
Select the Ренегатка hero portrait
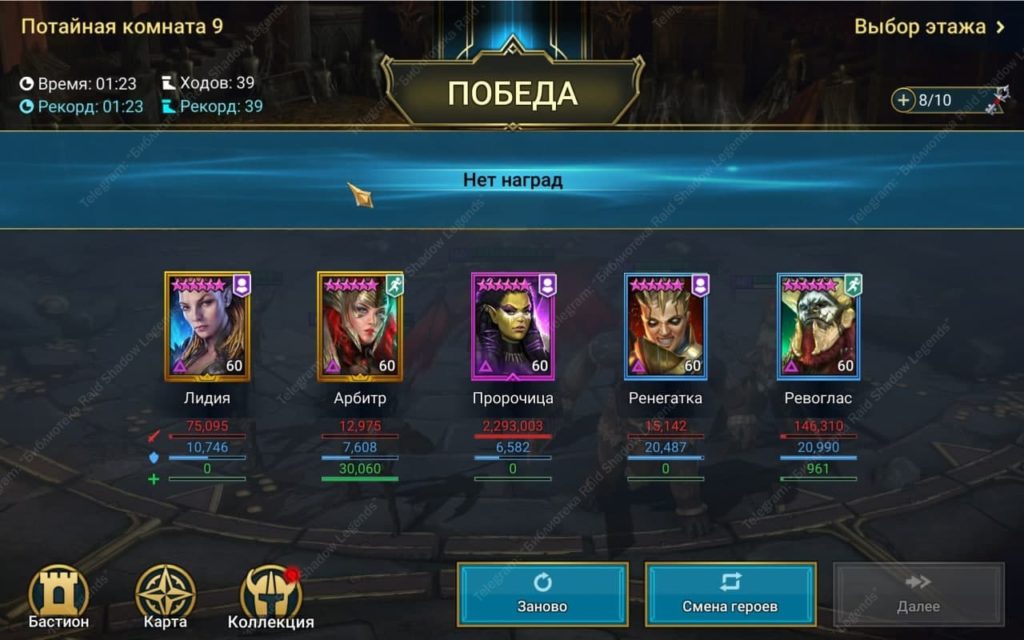pyautogui.click(x=666, y=326)
